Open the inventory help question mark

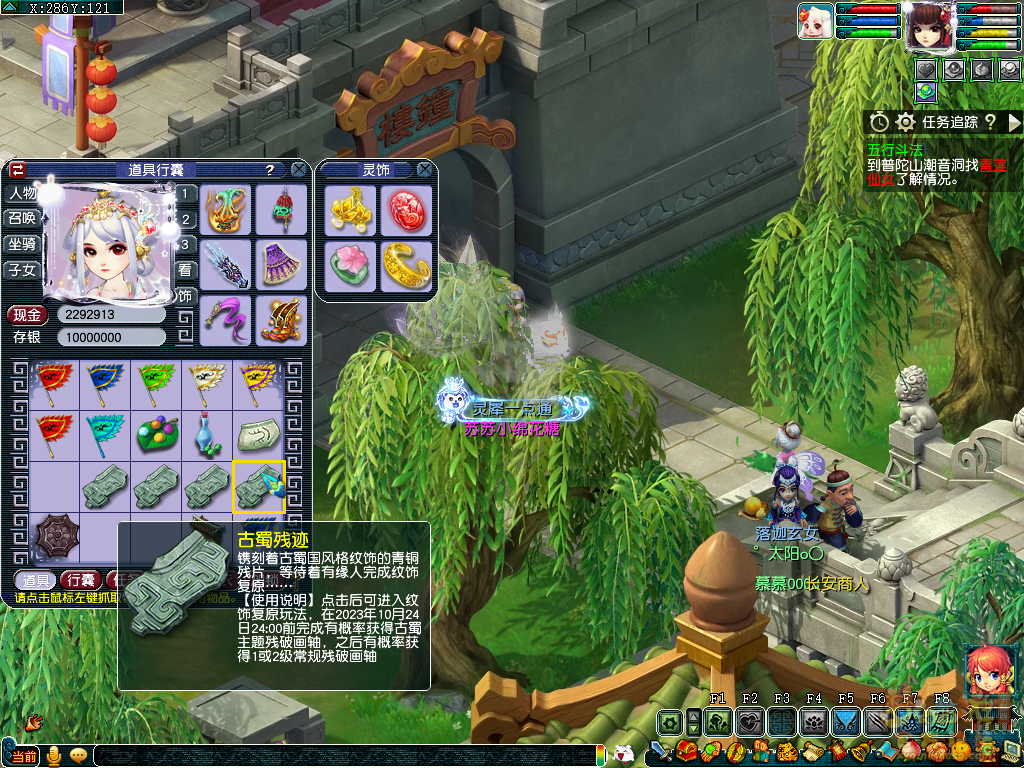pos(270,170)
